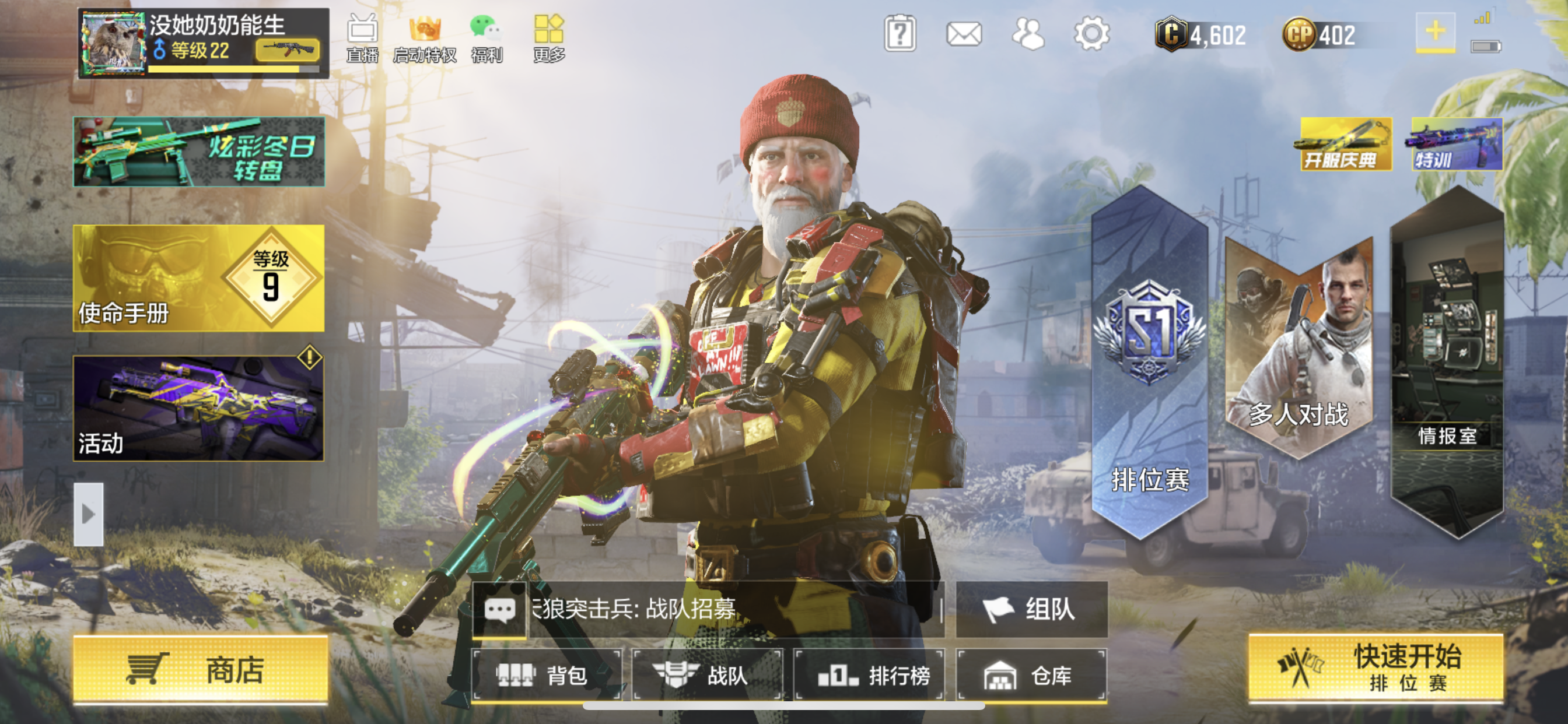Open the friends list icon
The width and height of the screenshot is (1568, 724).
point(1027,34)
